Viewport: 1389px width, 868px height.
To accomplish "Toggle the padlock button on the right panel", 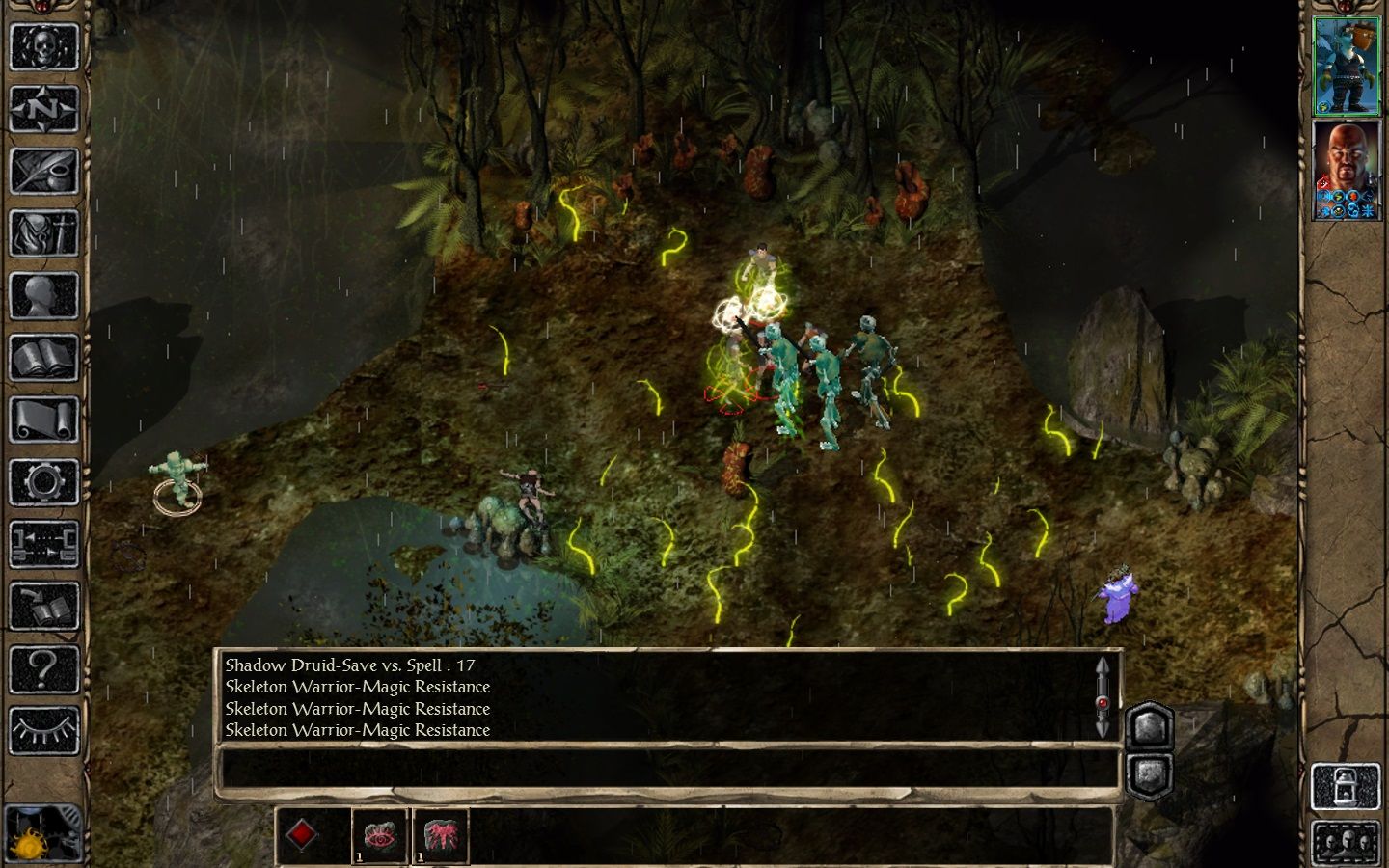I will (1346, 786).
